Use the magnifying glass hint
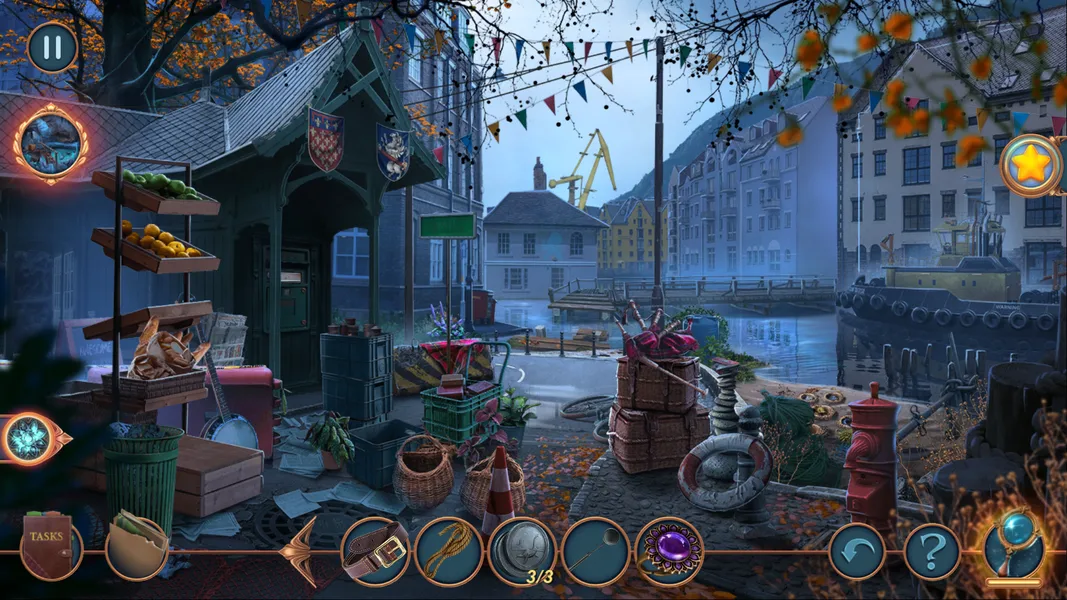Screen dimensions: 1067x600 tap(1014, 548)
